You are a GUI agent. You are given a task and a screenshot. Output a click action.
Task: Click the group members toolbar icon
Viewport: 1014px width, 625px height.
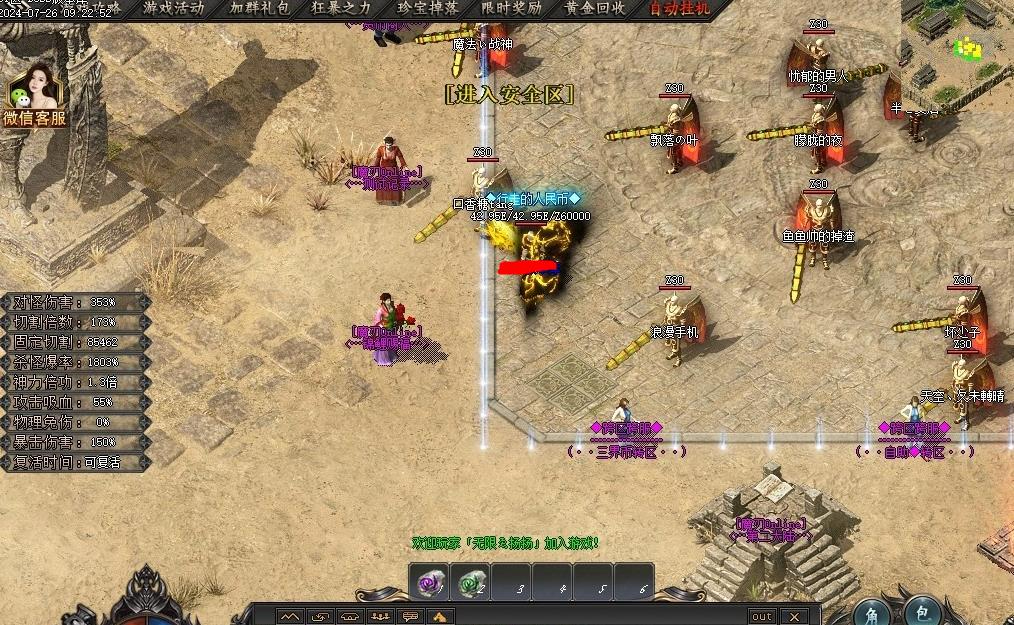click(x=380, y=616)
